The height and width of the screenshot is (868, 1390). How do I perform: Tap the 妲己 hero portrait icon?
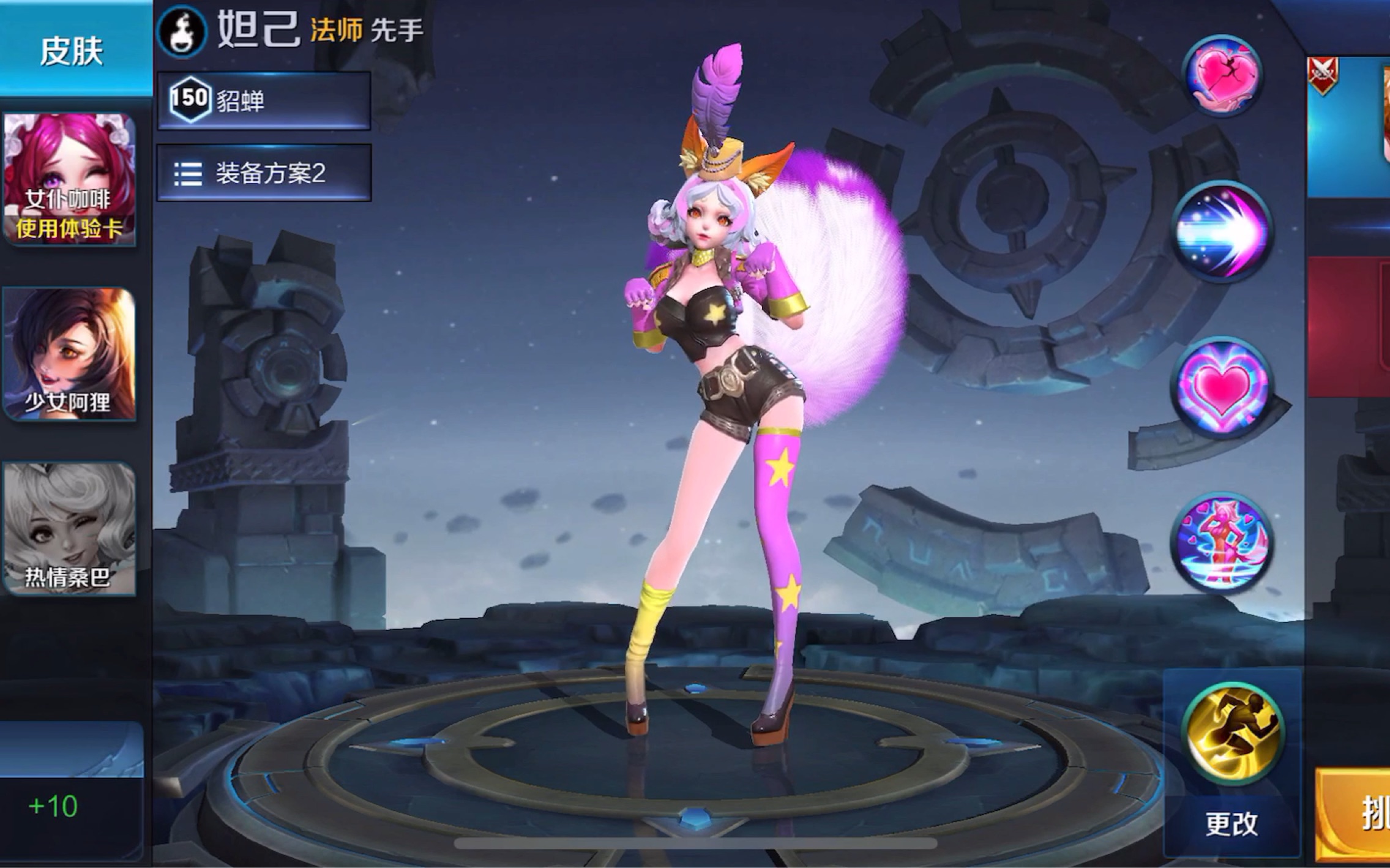click(x=181, y=31)
